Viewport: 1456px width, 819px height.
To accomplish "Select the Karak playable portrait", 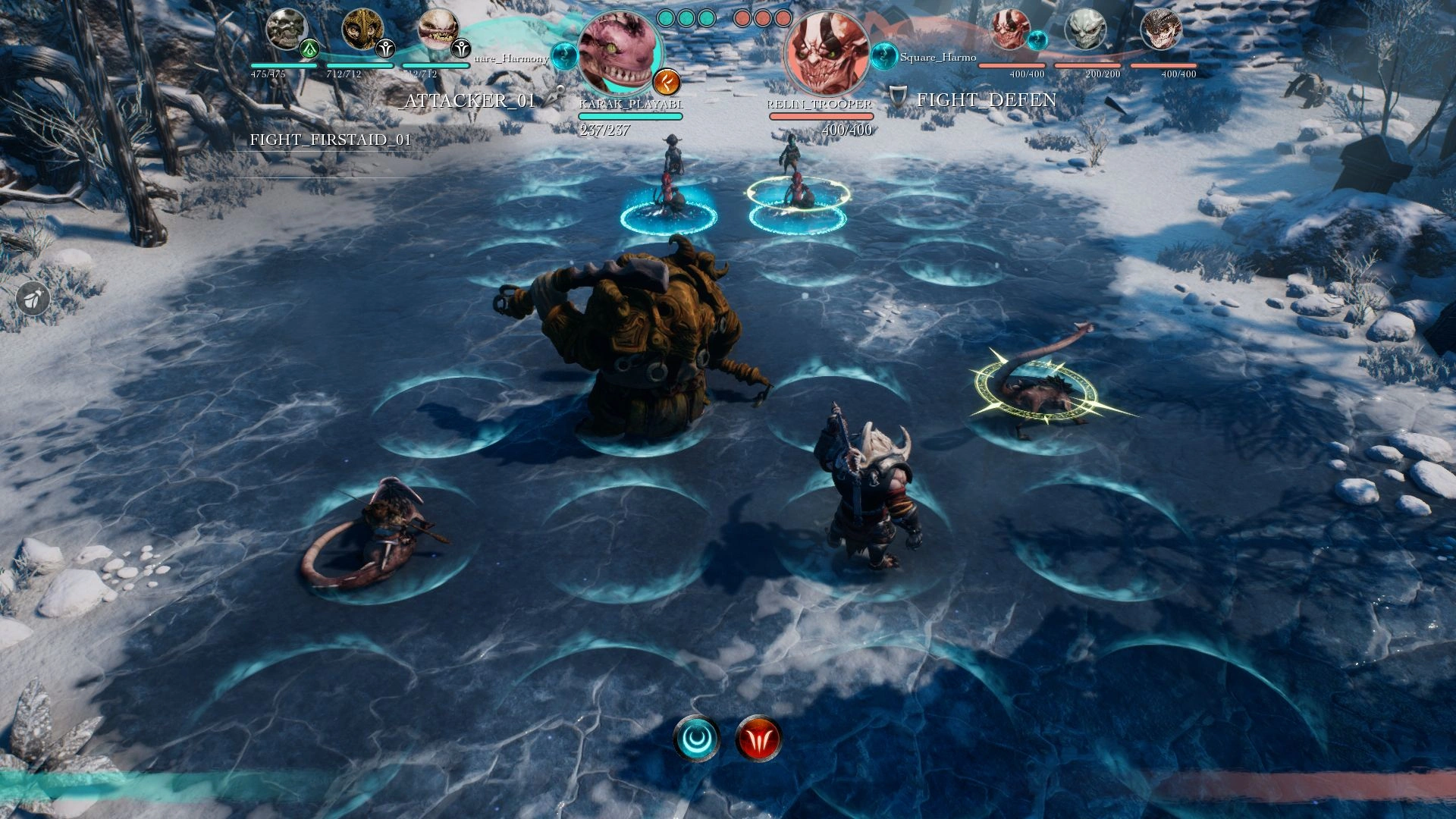I will click(619, 53).
